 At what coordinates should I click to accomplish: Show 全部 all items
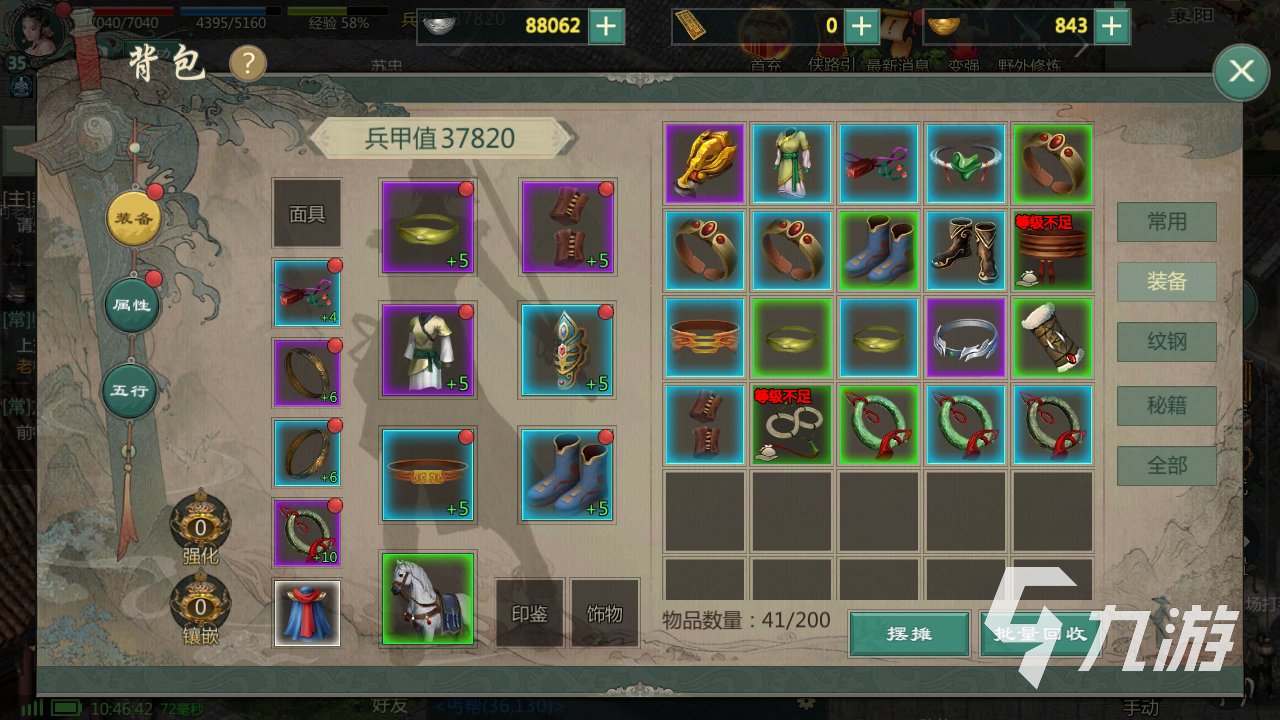1166,466
